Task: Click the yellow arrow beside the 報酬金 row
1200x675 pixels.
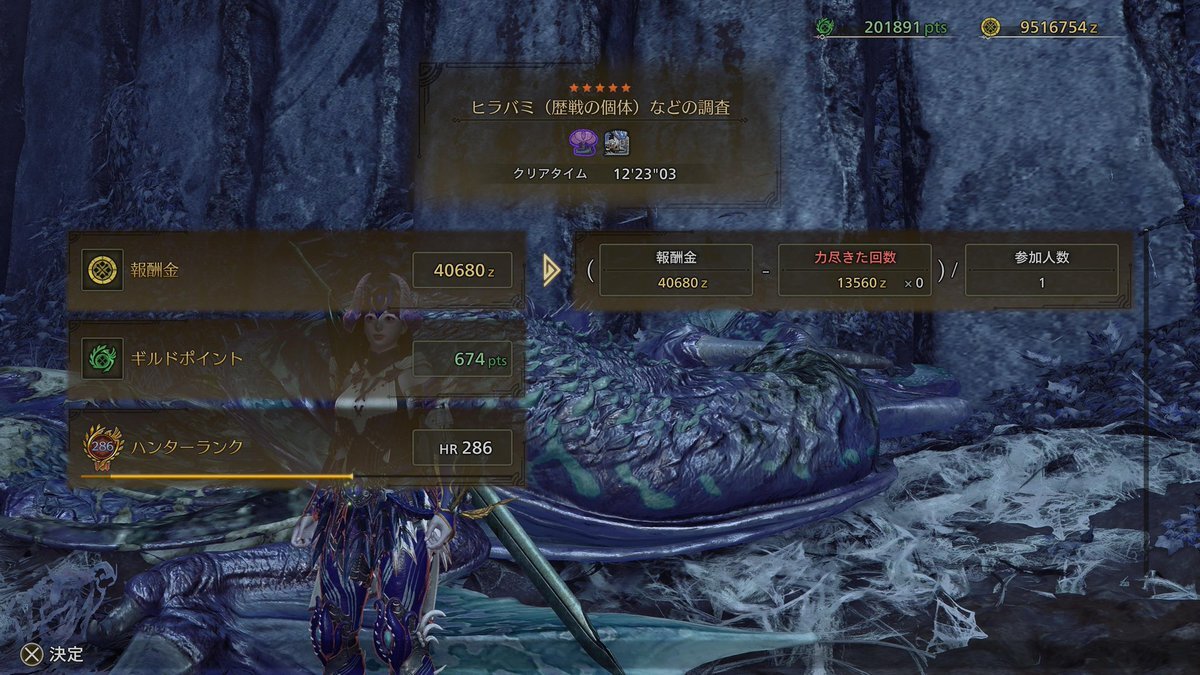Action: (551, 270)
